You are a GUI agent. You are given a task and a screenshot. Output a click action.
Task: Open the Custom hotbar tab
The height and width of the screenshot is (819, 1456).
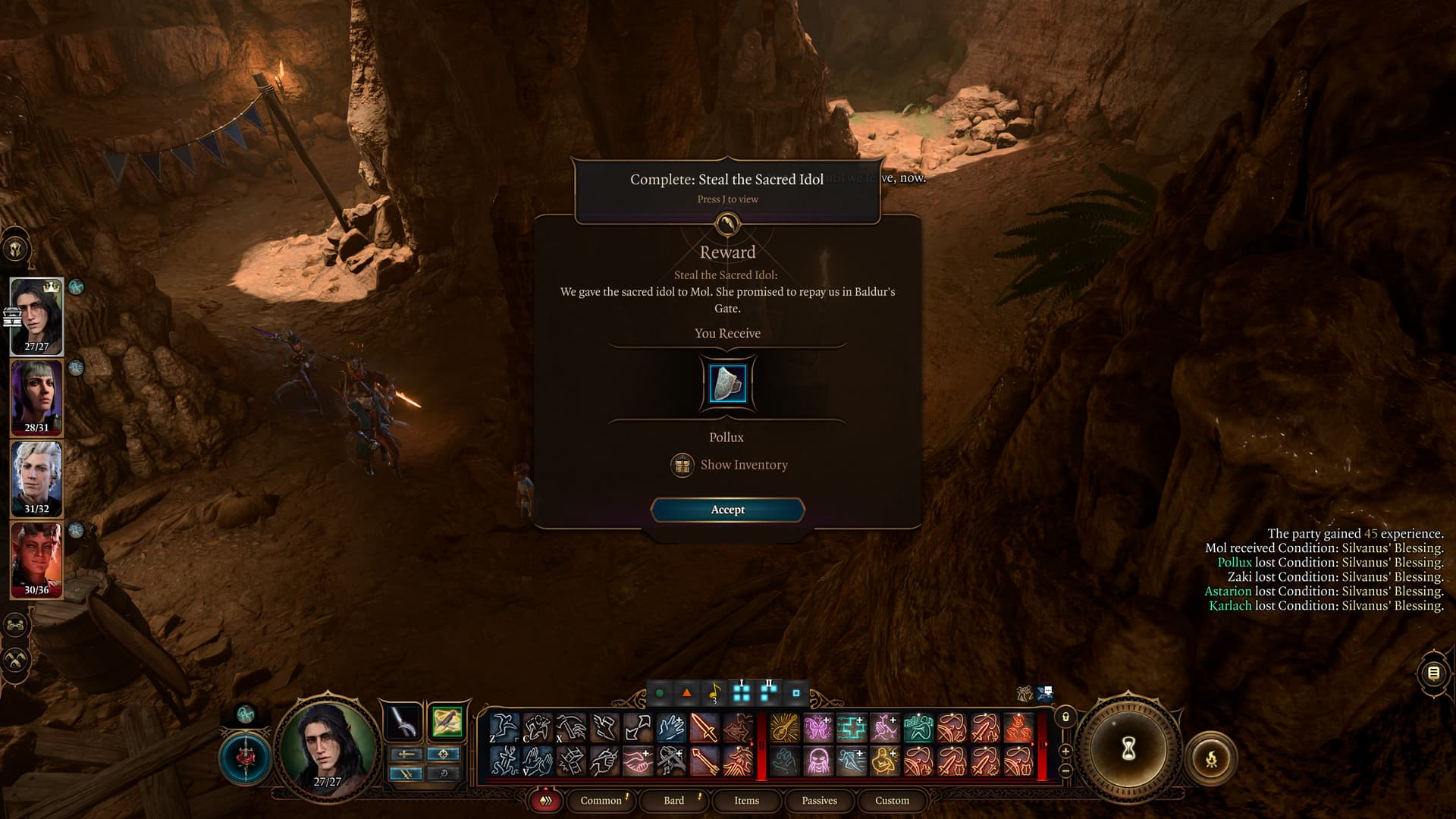click(892, 800)
